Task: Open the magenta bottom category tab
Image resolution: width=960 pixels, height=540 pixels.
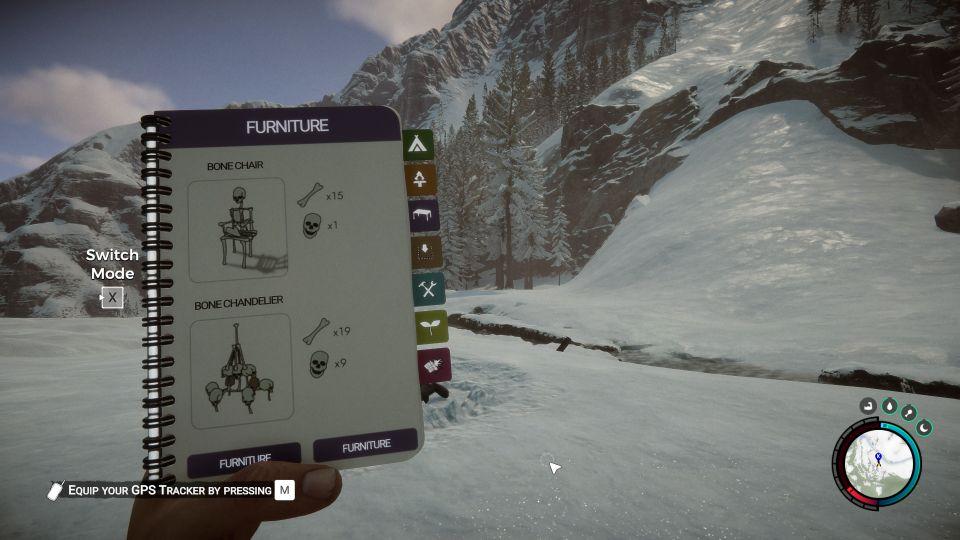Action: (435, 365)
